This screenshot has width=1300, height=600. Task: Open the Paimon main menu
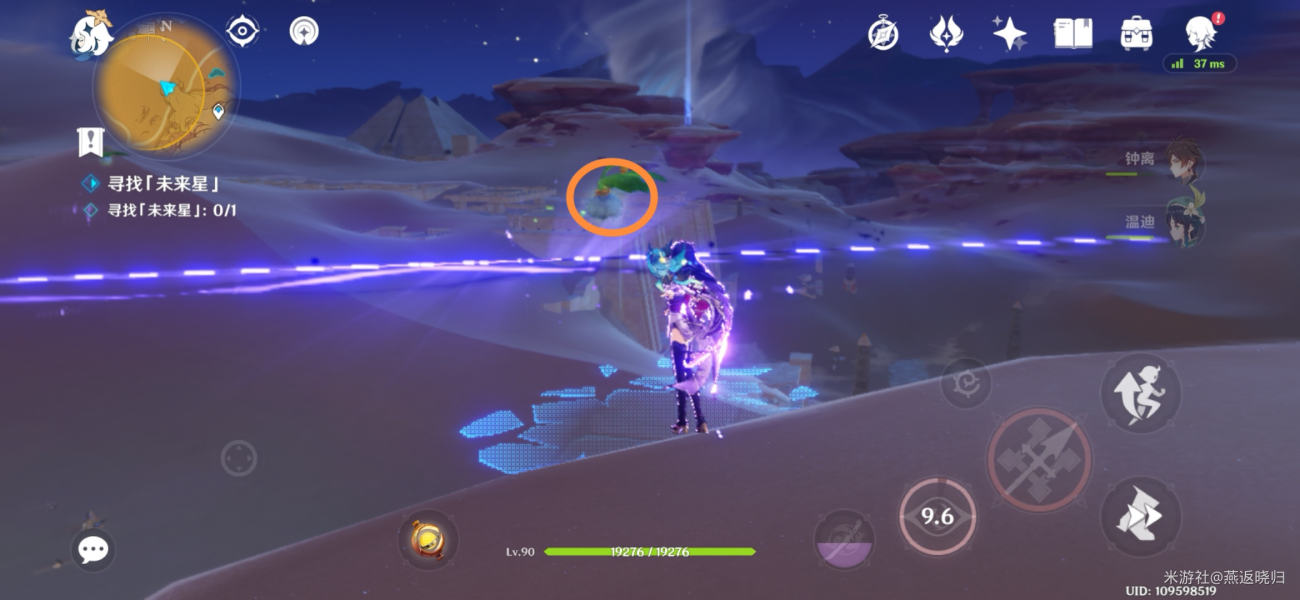coord(91,33)
